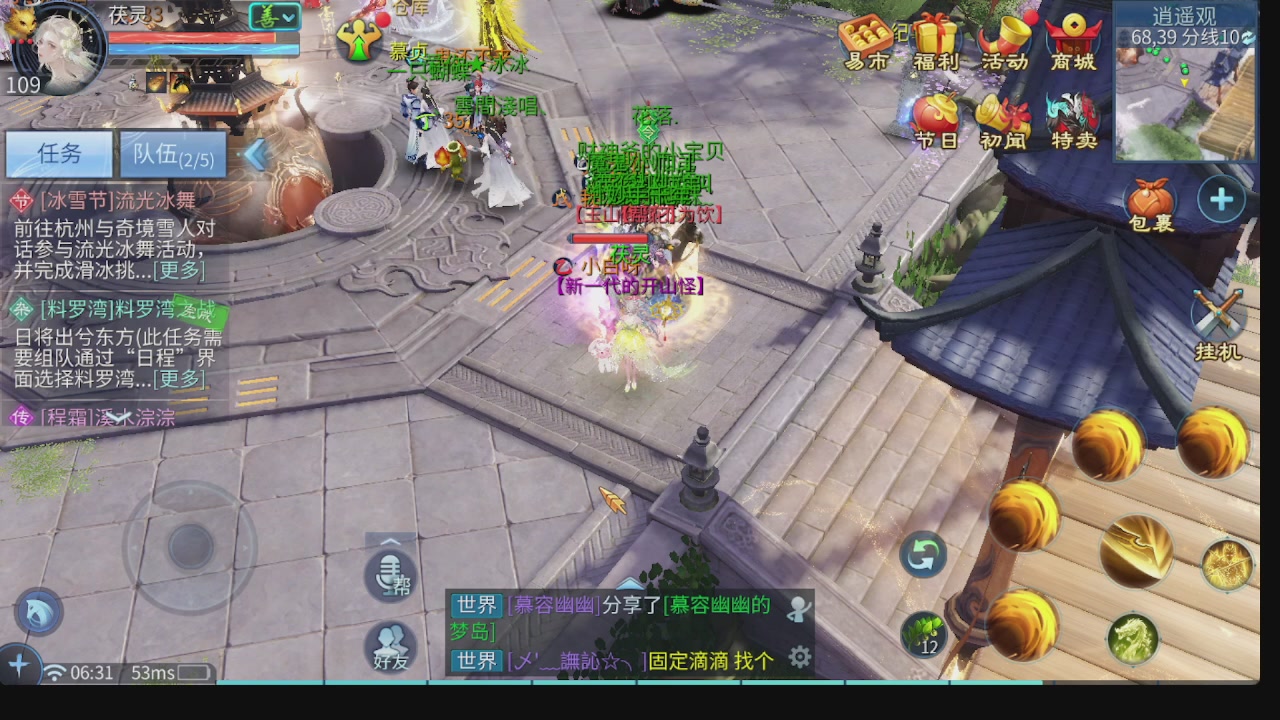Tap the leaf item showing quantity 12
This screenshot has height=720, width=1280.
(x=925, y=632)
